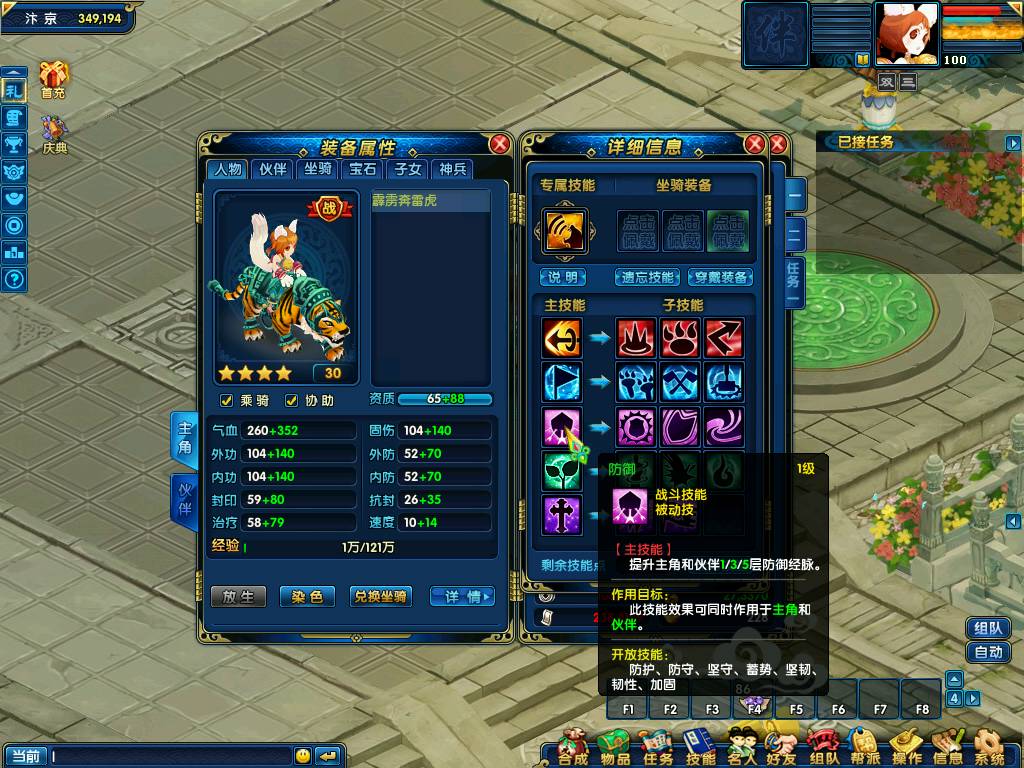The image size is (1024, 768).
Task: Click the 放生 button
Action: click(238, 597)
